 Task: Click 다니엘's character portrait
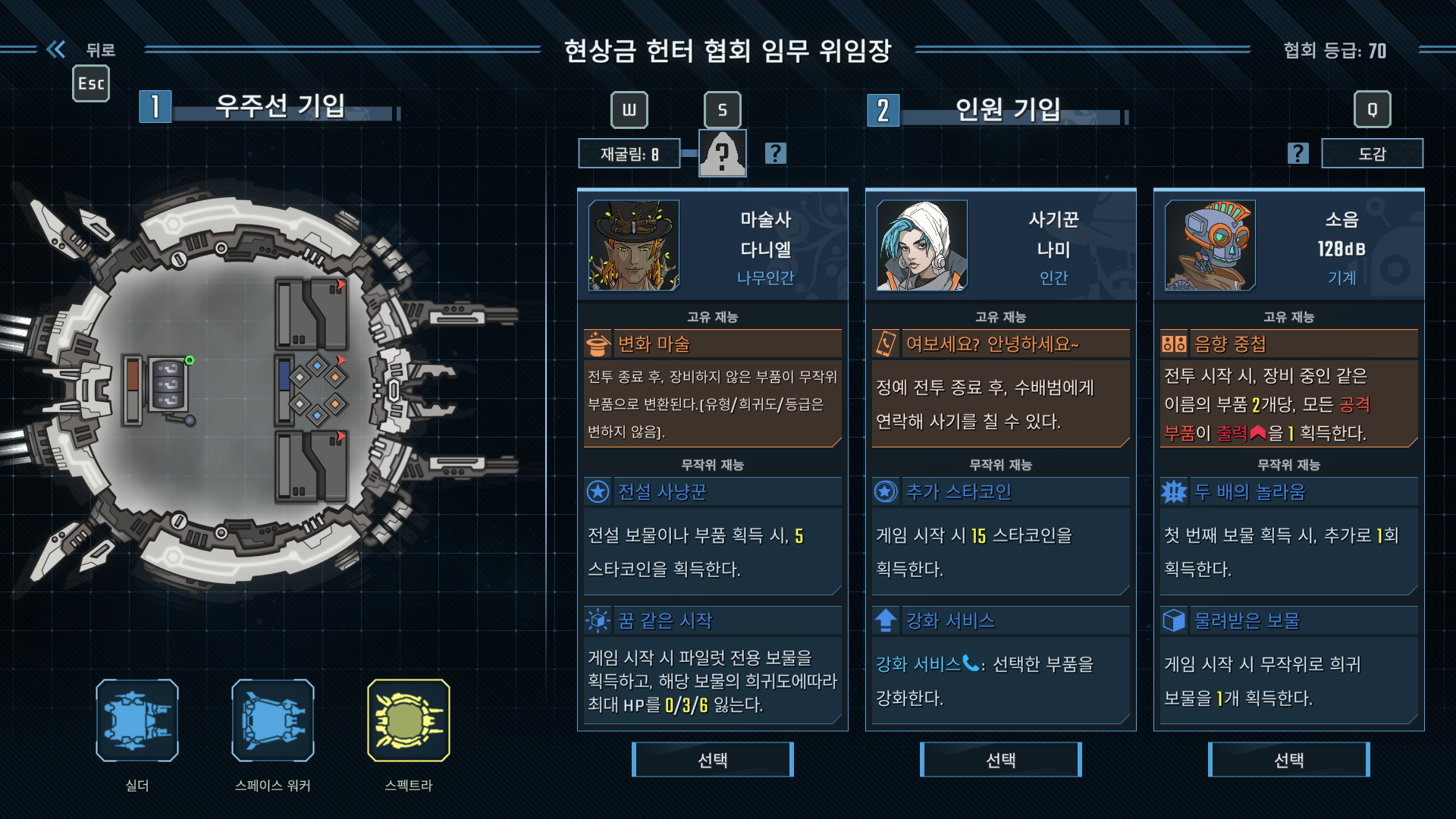tap(634, 246)
